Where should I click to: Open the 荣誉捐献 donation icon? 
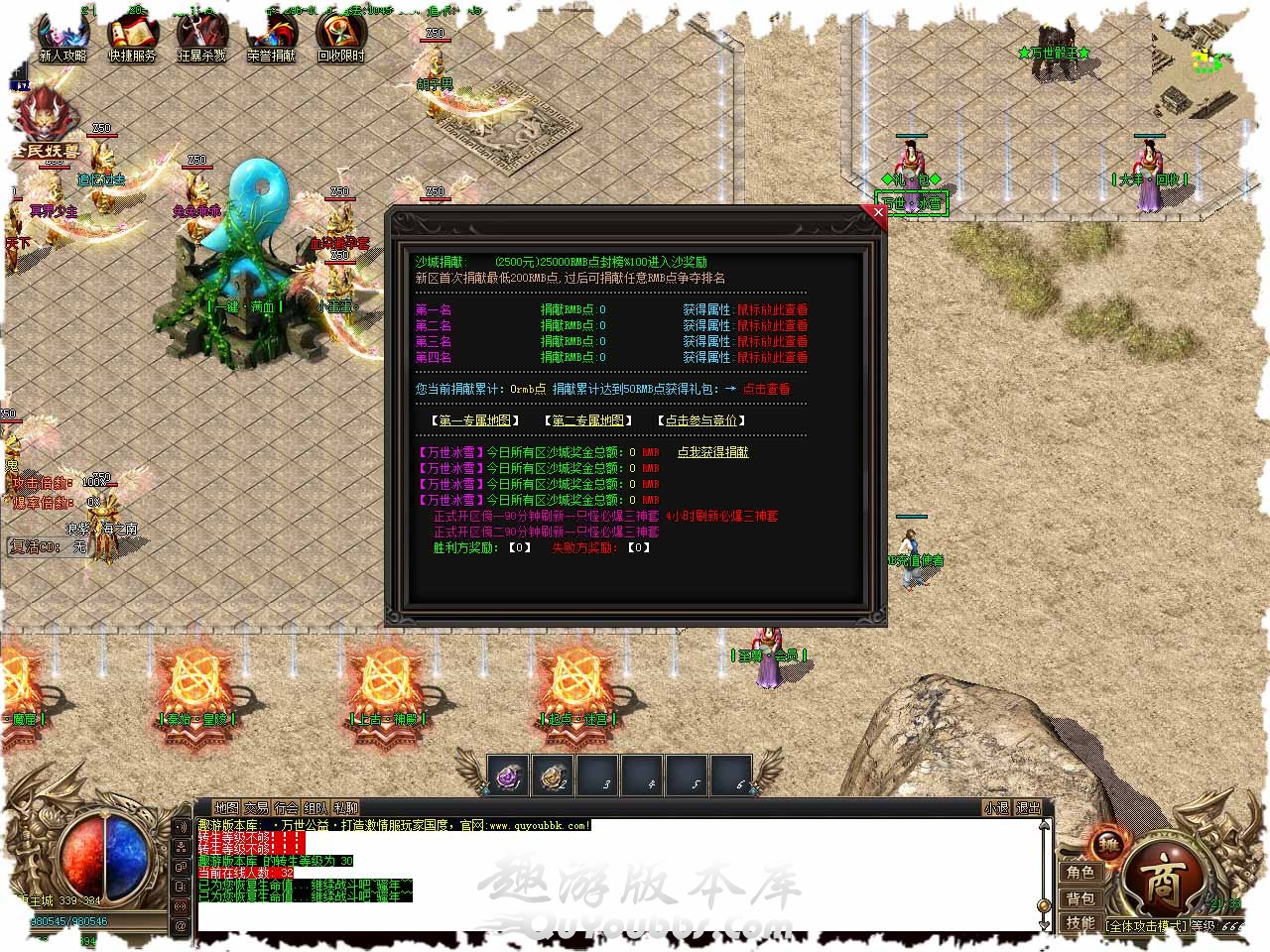tap(271, 38)
